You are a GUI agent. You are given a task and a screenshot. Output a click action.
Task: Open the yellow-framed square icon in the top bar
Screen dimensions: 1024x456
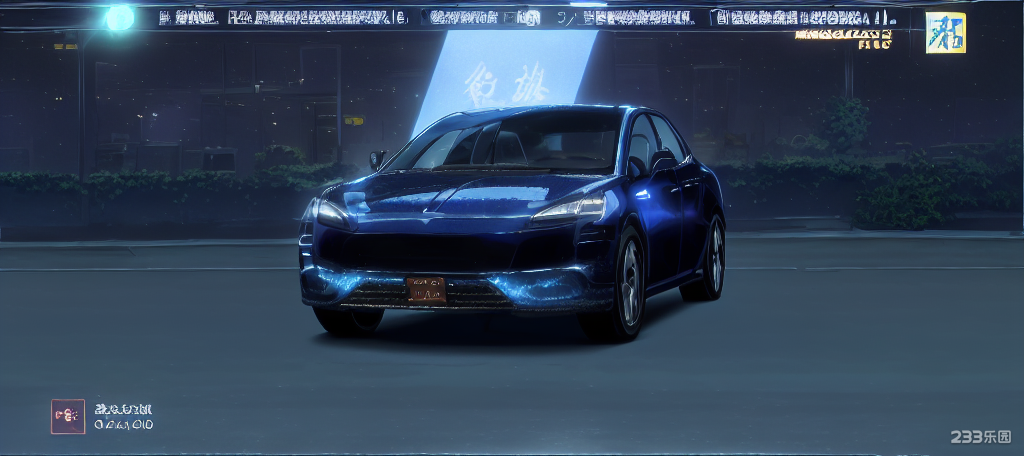[945, 32]
